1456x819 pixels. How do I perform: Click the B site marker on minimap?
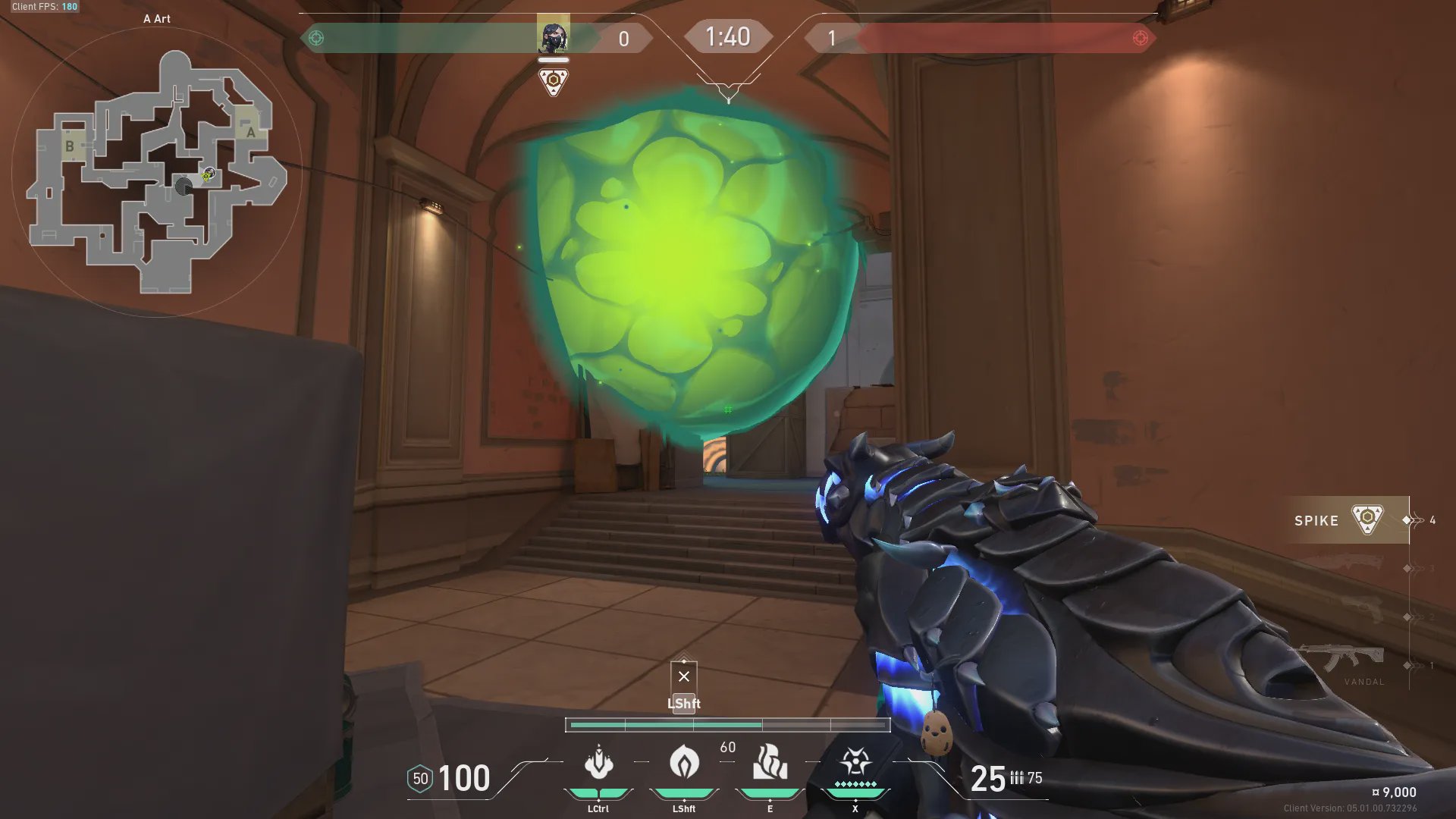click(x=70, y=146)
